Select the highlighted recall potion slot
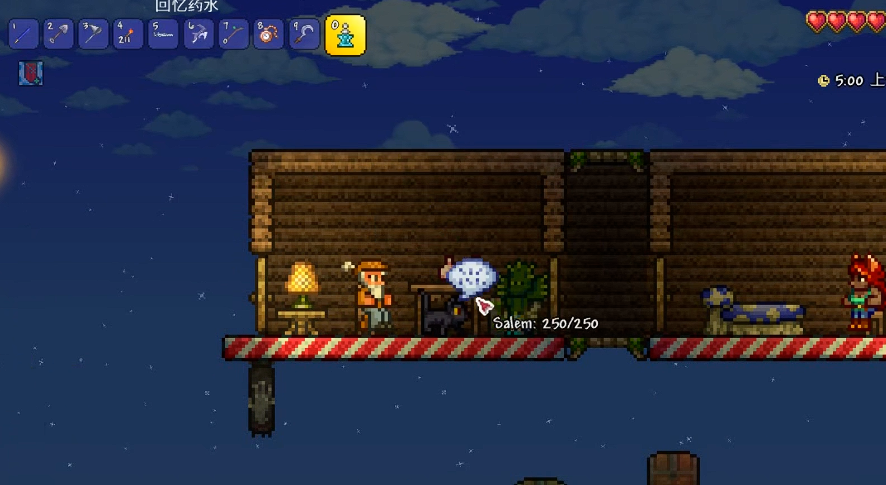 (x=345, y=35)
